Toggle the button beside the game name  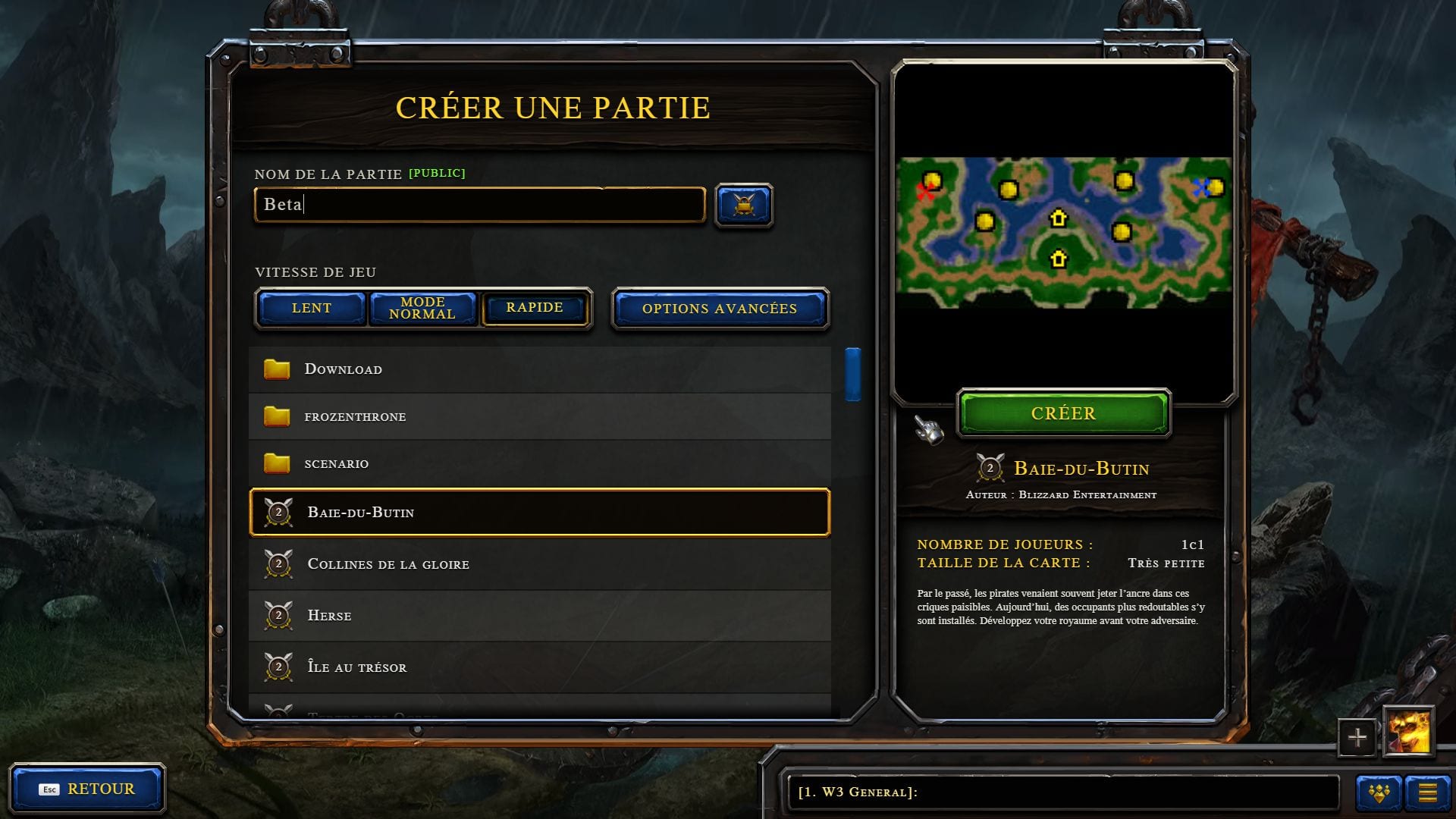click(x=744, y=205)
